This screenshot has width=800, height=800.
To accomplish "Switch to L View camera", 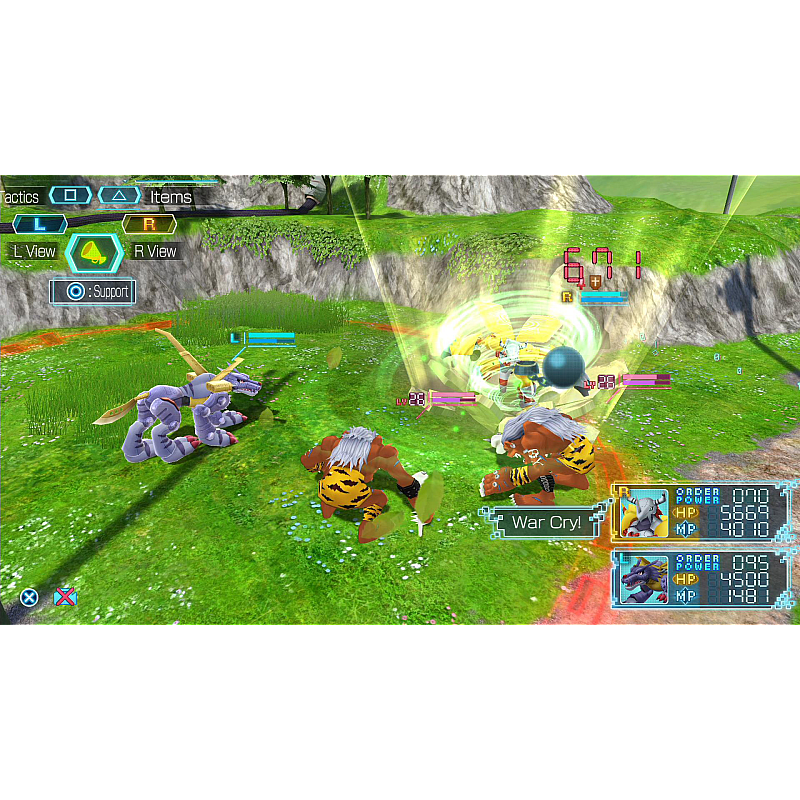I will pos(35,251).
